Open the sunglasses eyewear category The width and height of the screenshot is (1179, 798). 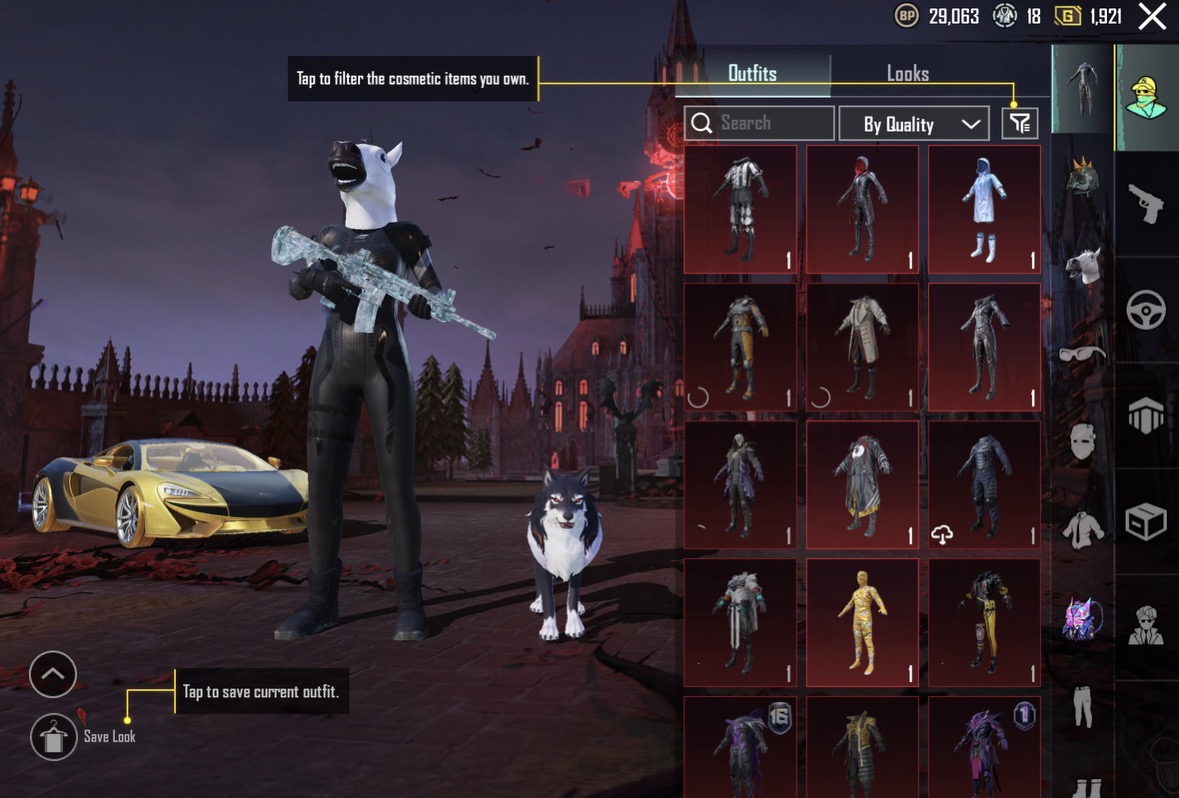[1083, 352]
